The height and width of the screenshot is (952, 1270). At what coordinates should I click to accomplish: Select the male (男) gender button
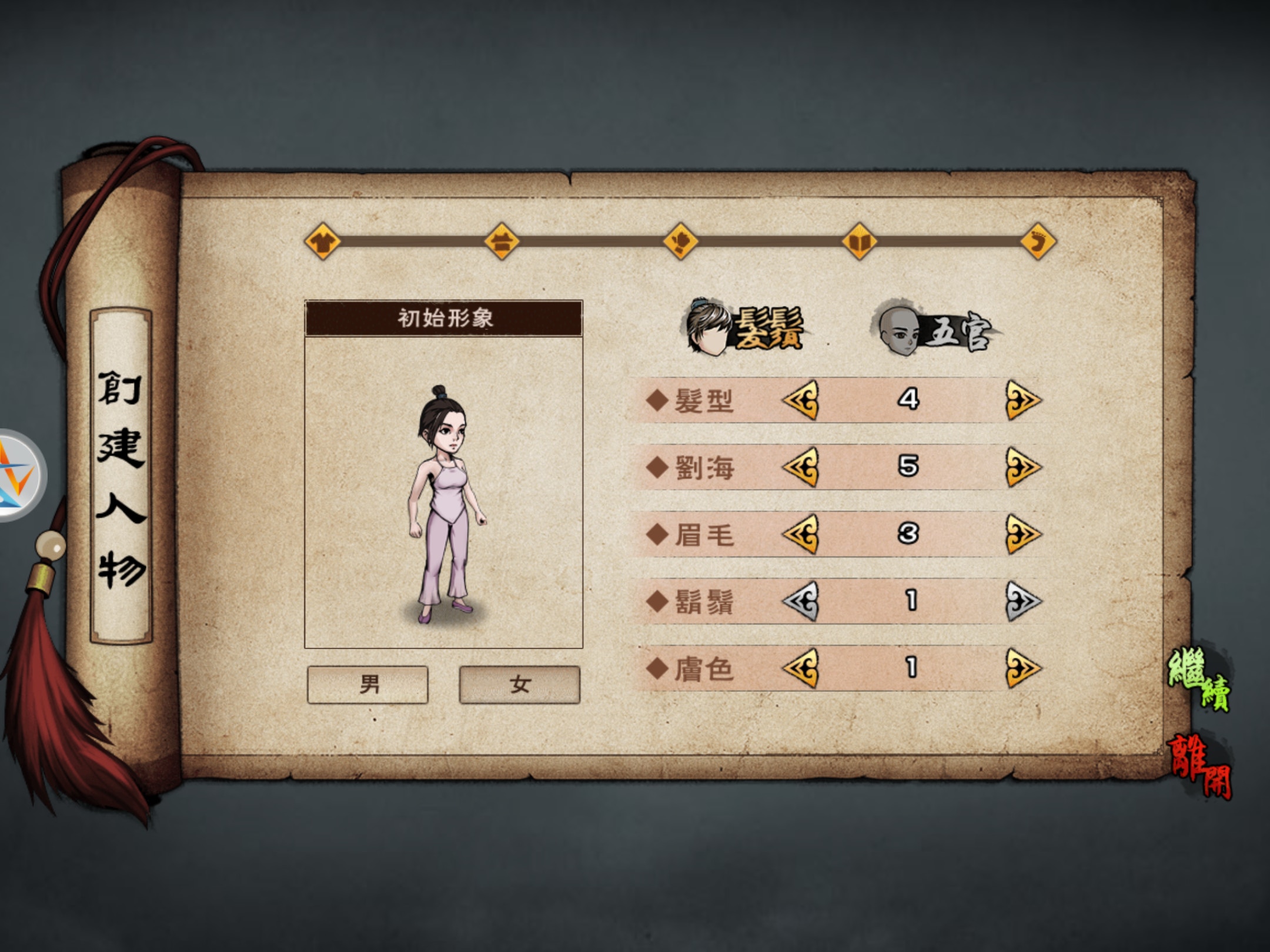pyautogui.click(x=367, y=684)
